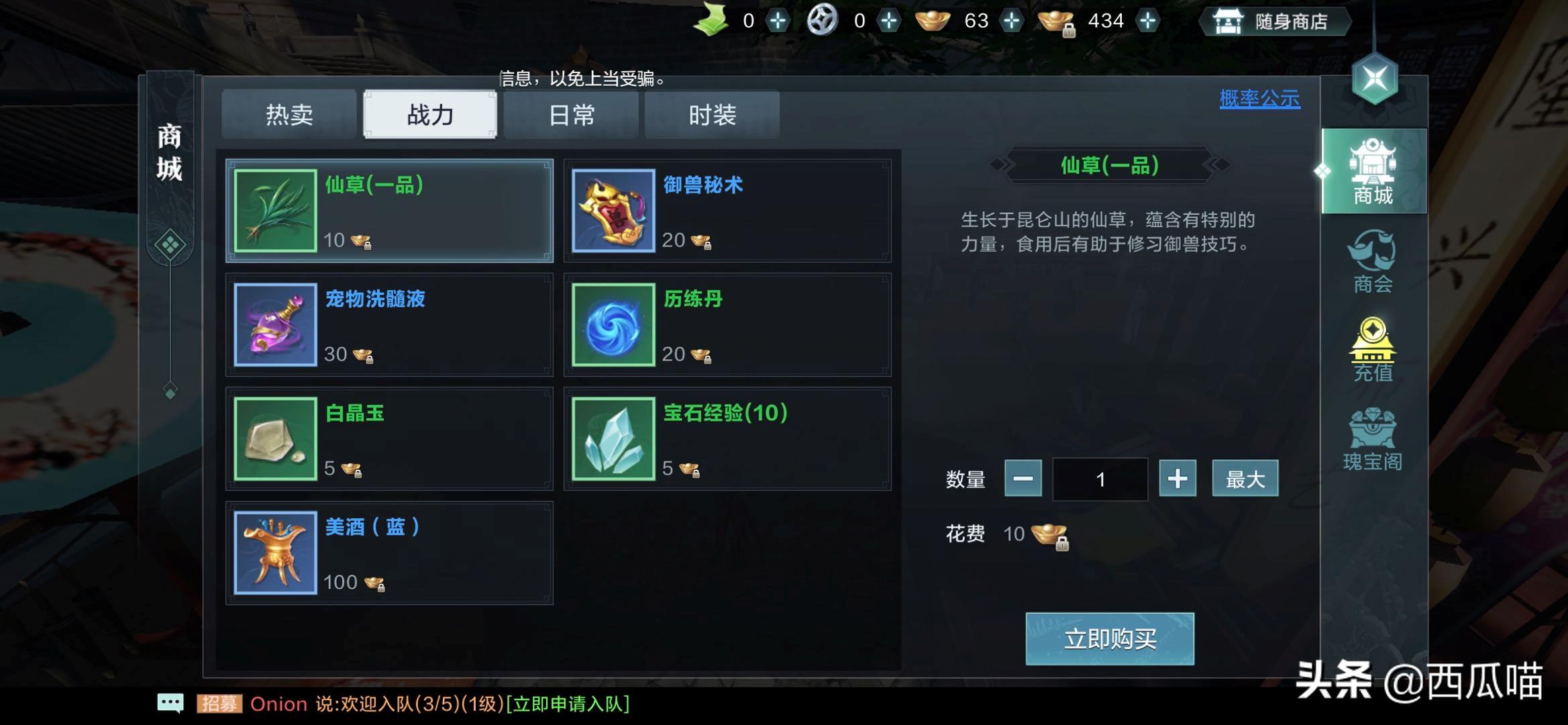1568x725 pixels.
Task: Open the 时装 fashion tab
Action: click(713, 115)
